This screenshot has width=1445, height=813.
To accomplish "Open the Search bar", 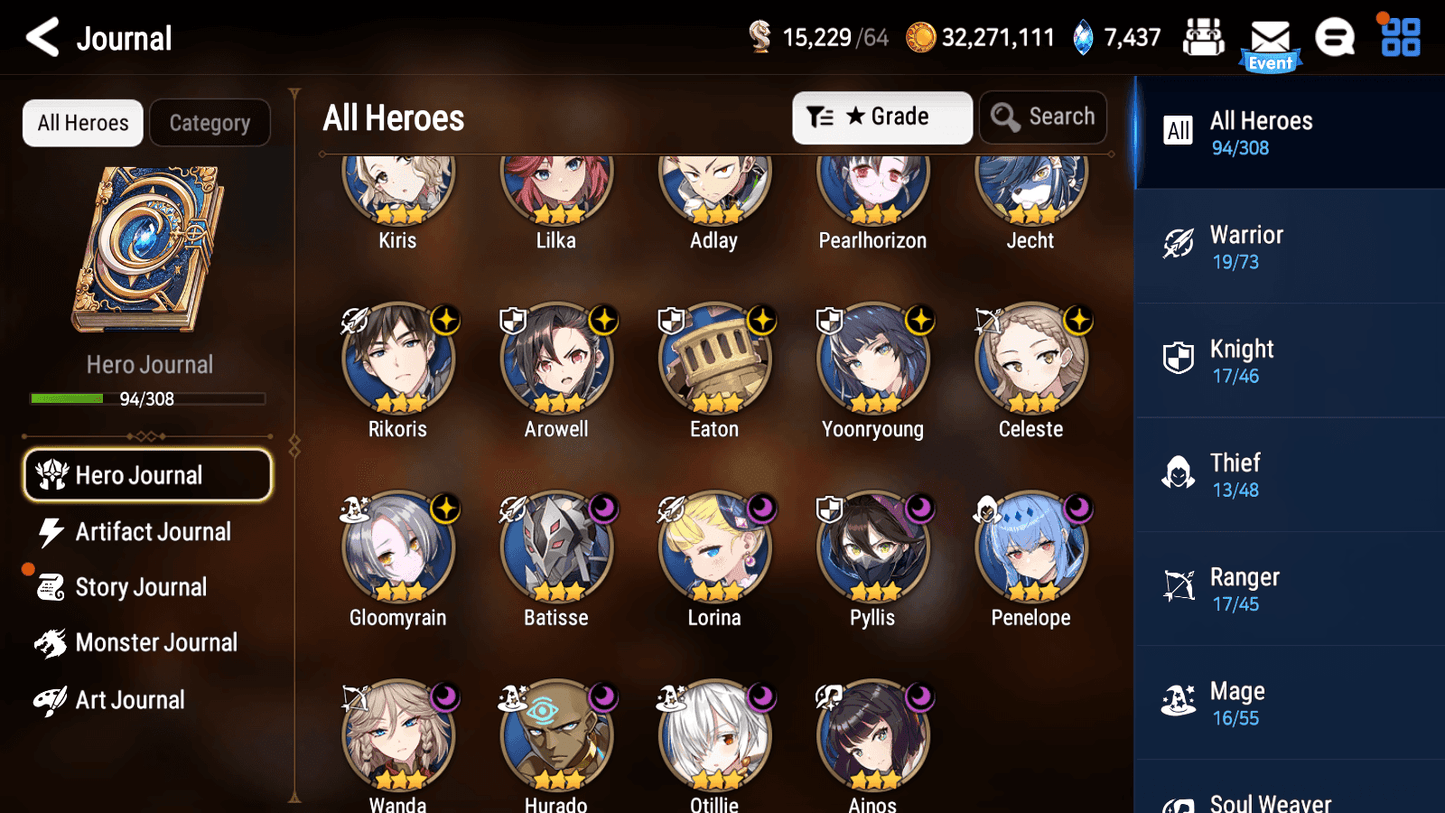I will (x=1043, y=117).
